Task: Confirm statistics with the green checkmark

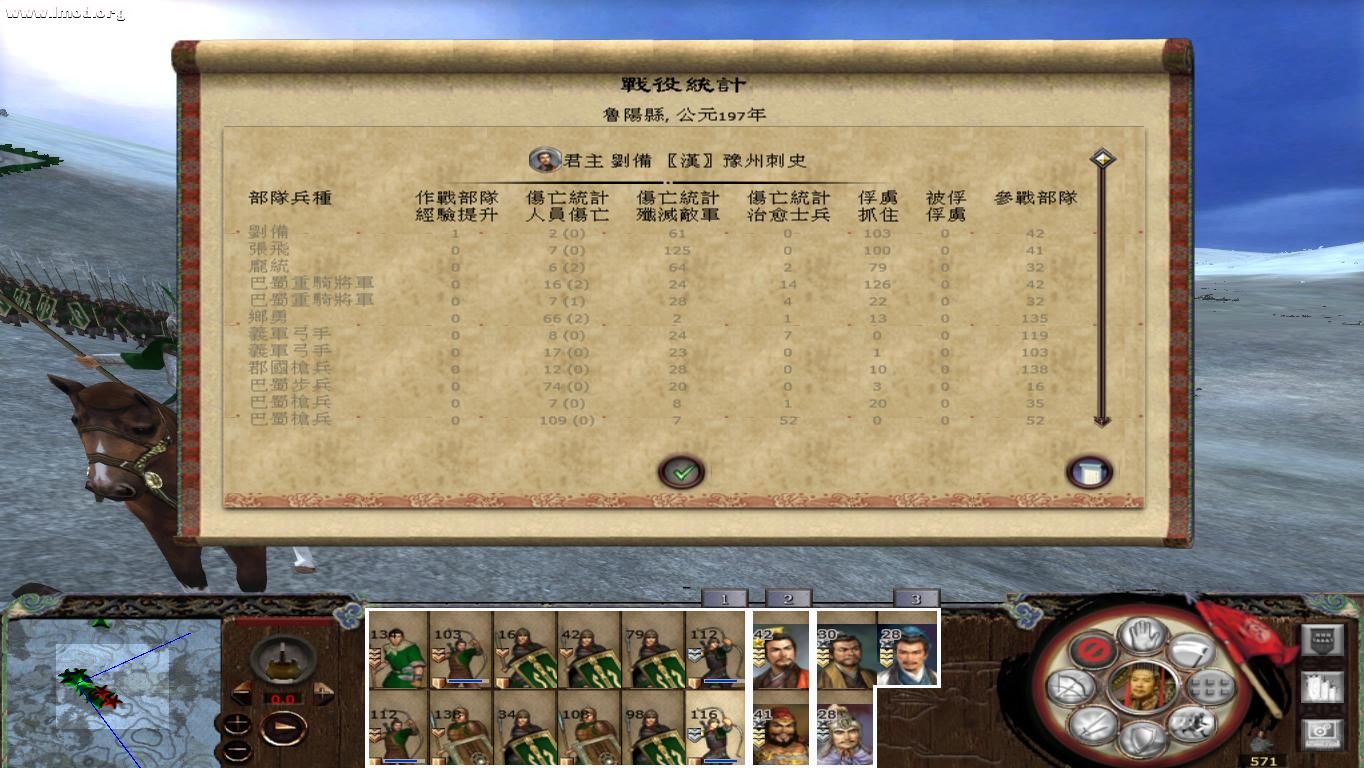Action: [683, 470]
